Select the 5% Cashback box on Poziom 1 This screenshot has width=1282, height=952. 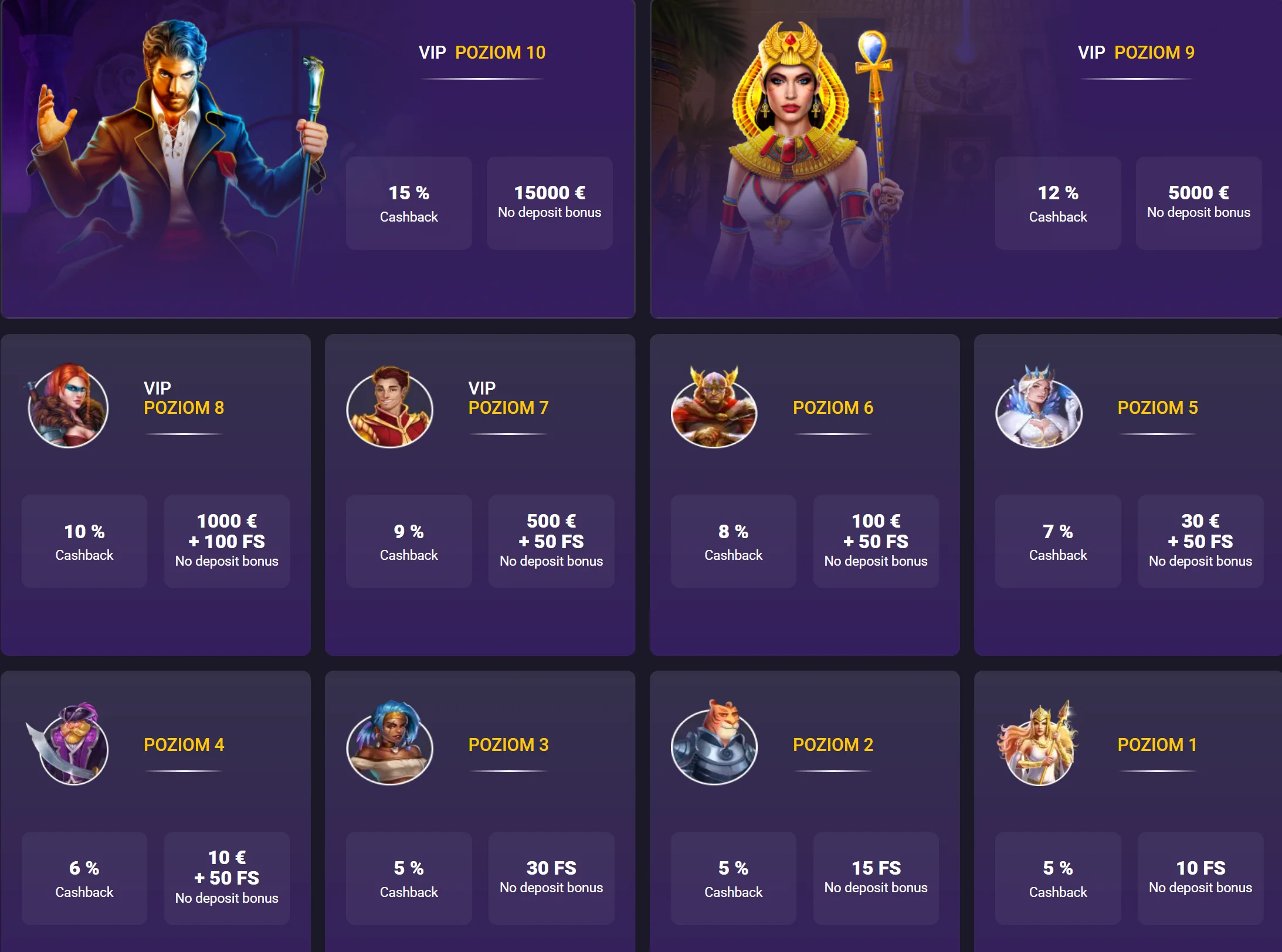point(1057,878)
